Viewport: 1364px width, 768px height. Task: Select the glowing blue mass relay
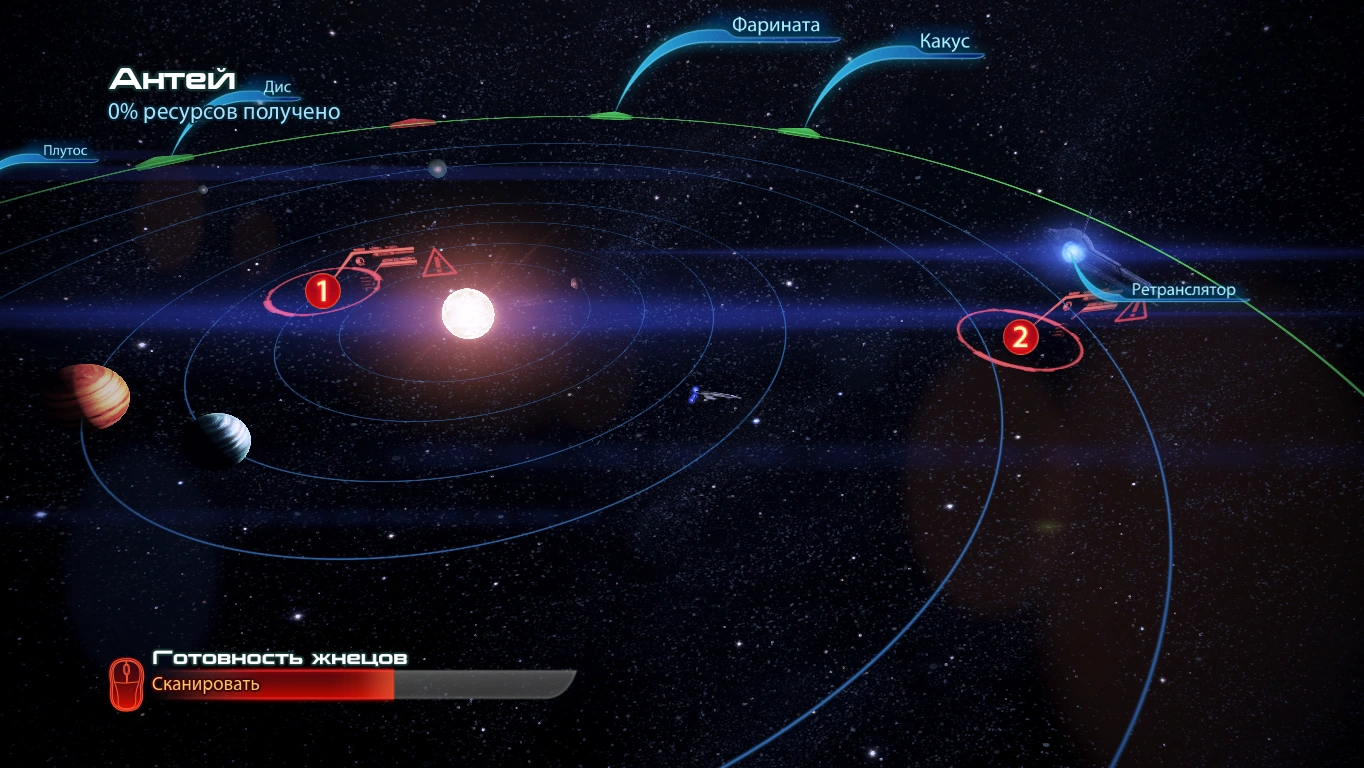click(x=1073, y=250)
